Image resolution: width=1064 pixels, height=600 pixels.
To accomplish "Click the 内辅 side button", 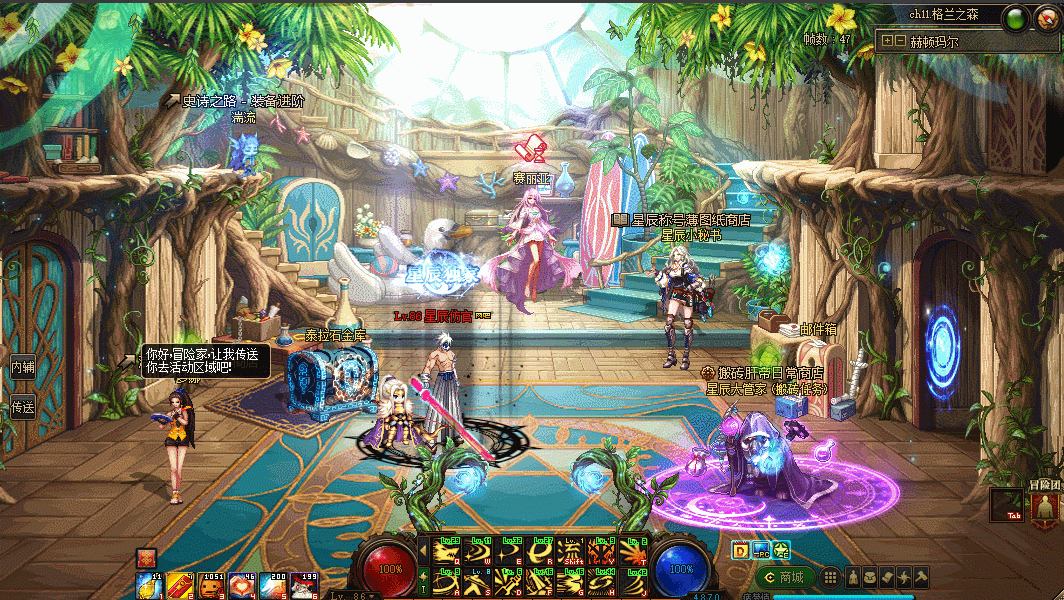I will [x=22, y=366].
